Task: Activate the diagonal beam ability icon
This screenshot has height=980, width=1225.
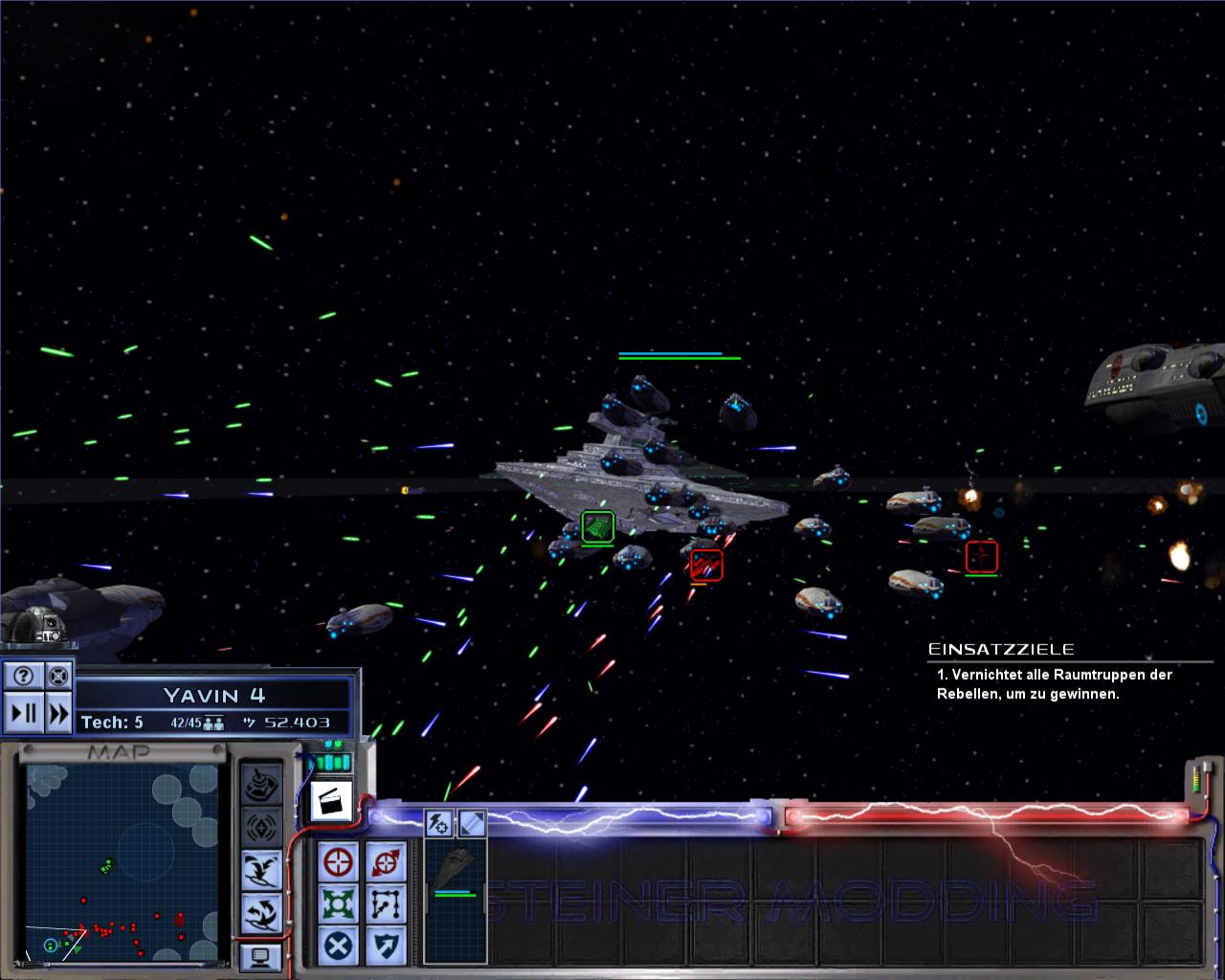Action: point(472,822)
